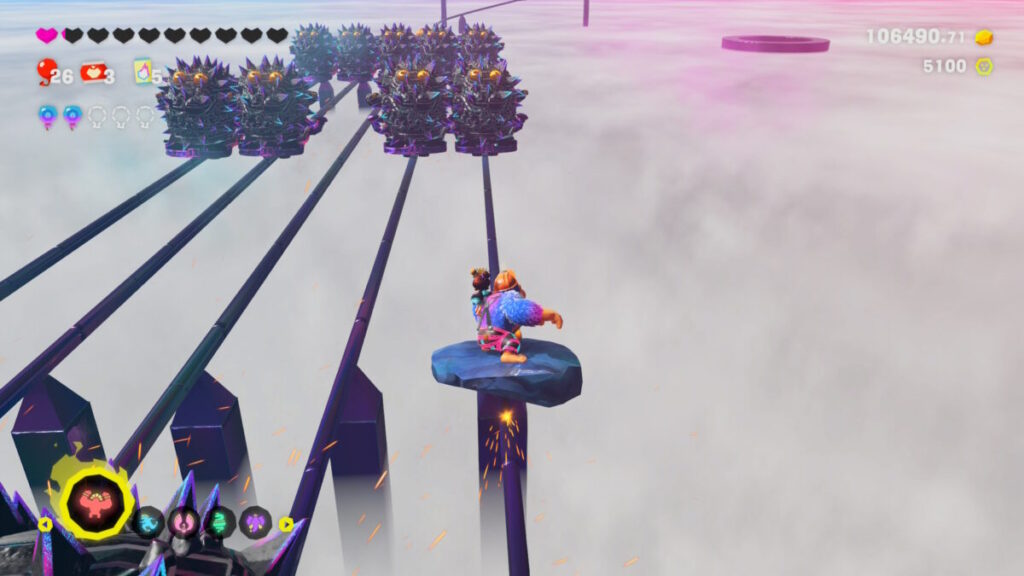
Task: Click the left yellow arrow on transformation selector
Action: coord(45,523)
